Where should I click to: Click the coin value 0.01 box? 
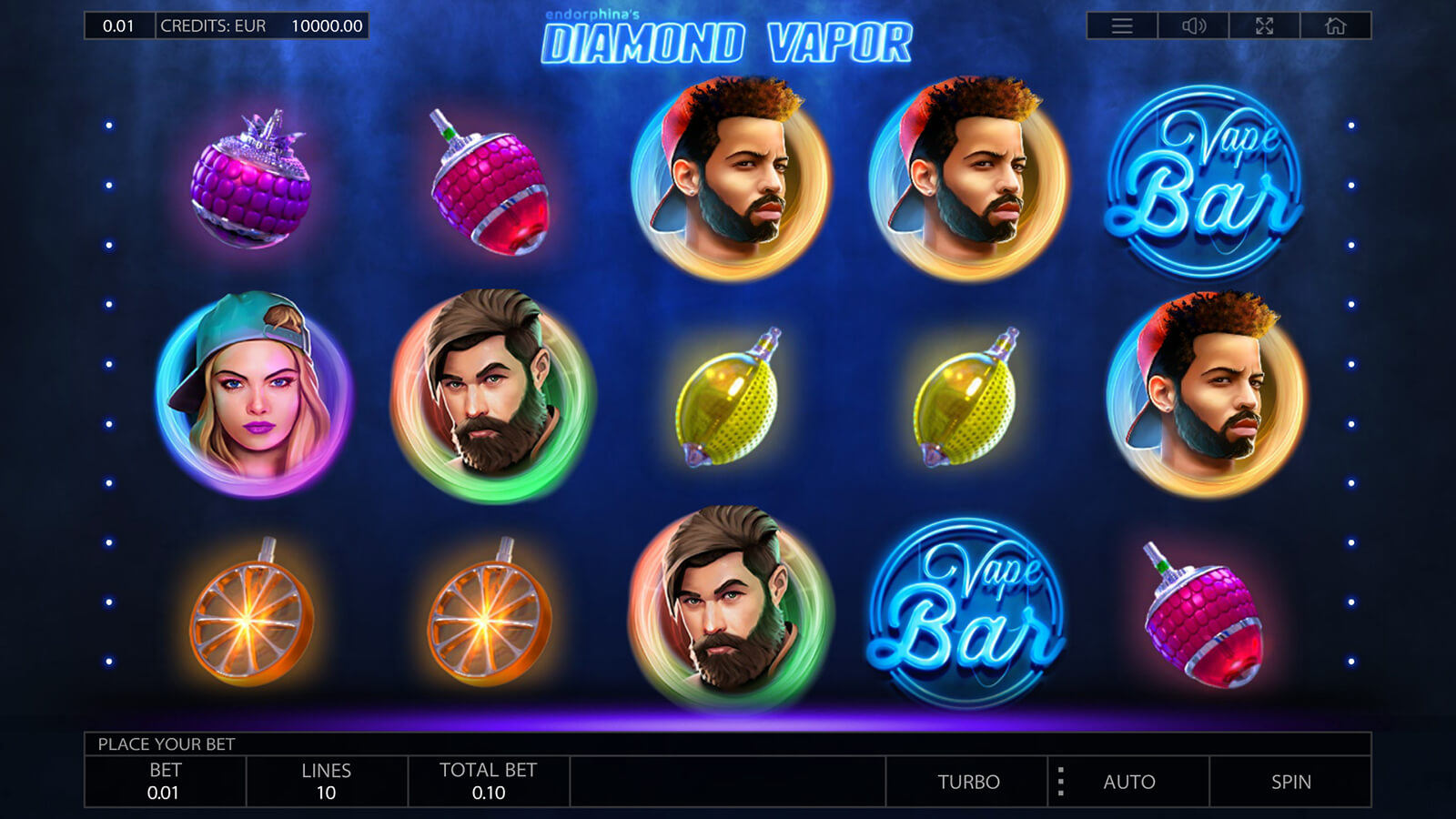[119, 26]
